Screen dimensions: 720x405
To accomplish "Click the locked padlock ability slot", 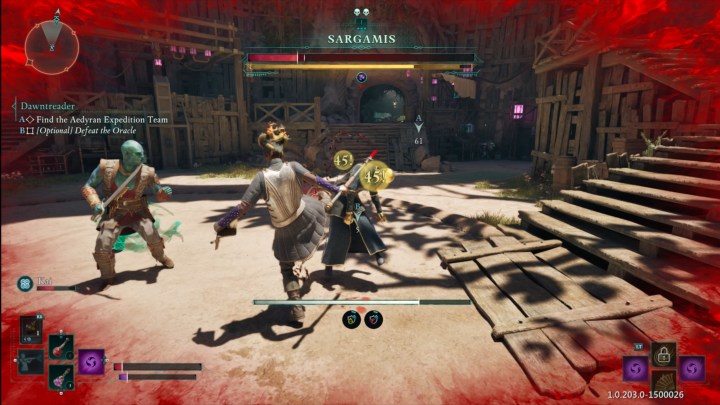I will (x=663, y=354).
